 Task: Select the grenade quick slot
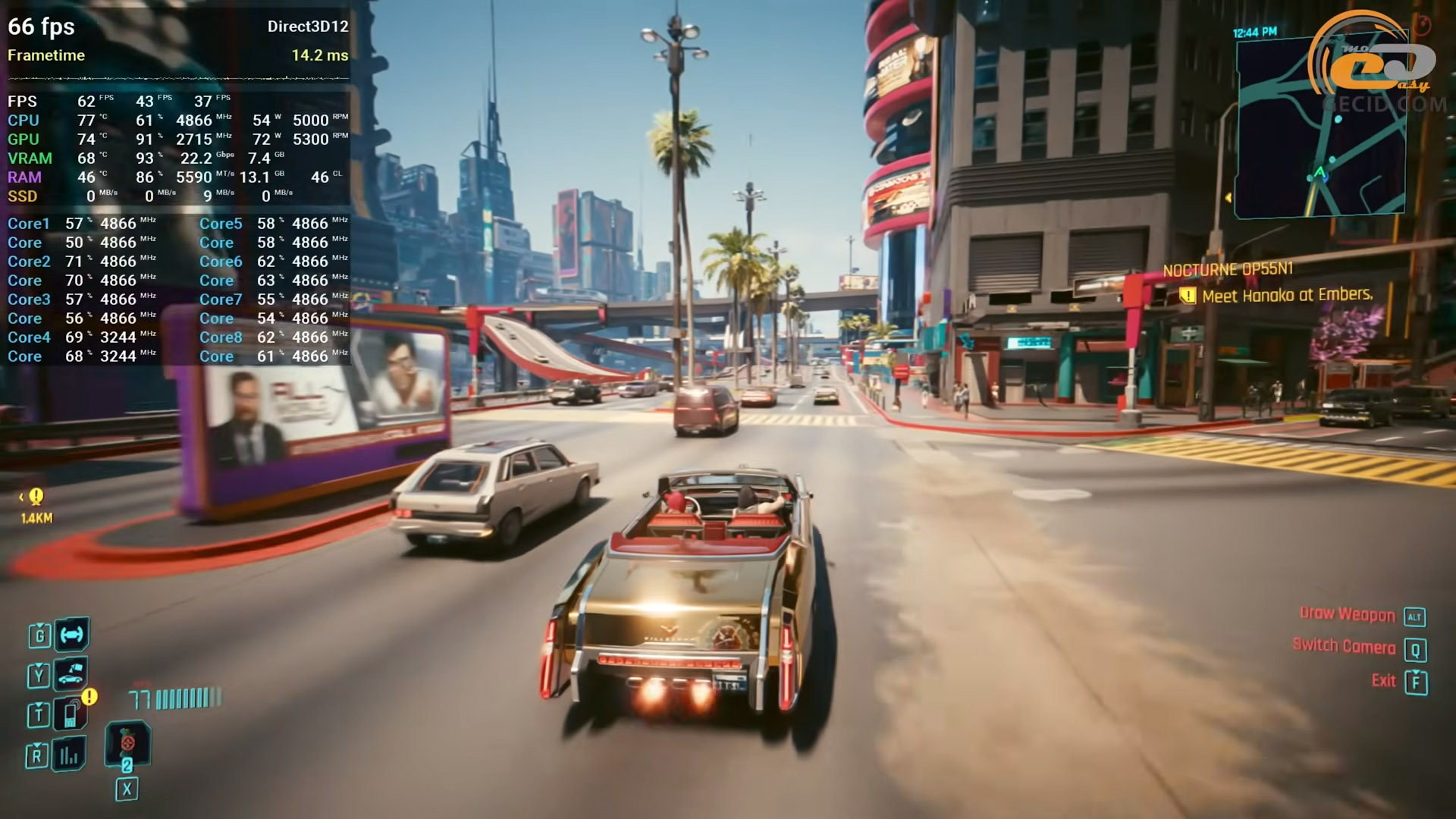127,743
